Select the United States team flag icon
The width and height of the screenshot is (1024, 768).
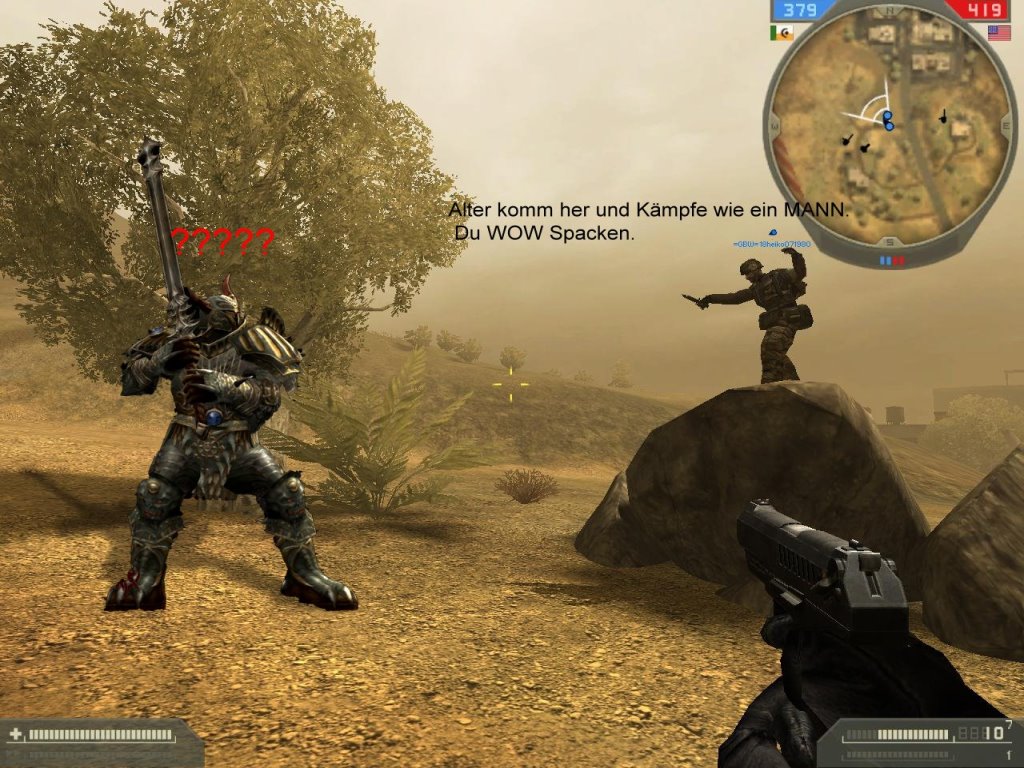(998, 33)
